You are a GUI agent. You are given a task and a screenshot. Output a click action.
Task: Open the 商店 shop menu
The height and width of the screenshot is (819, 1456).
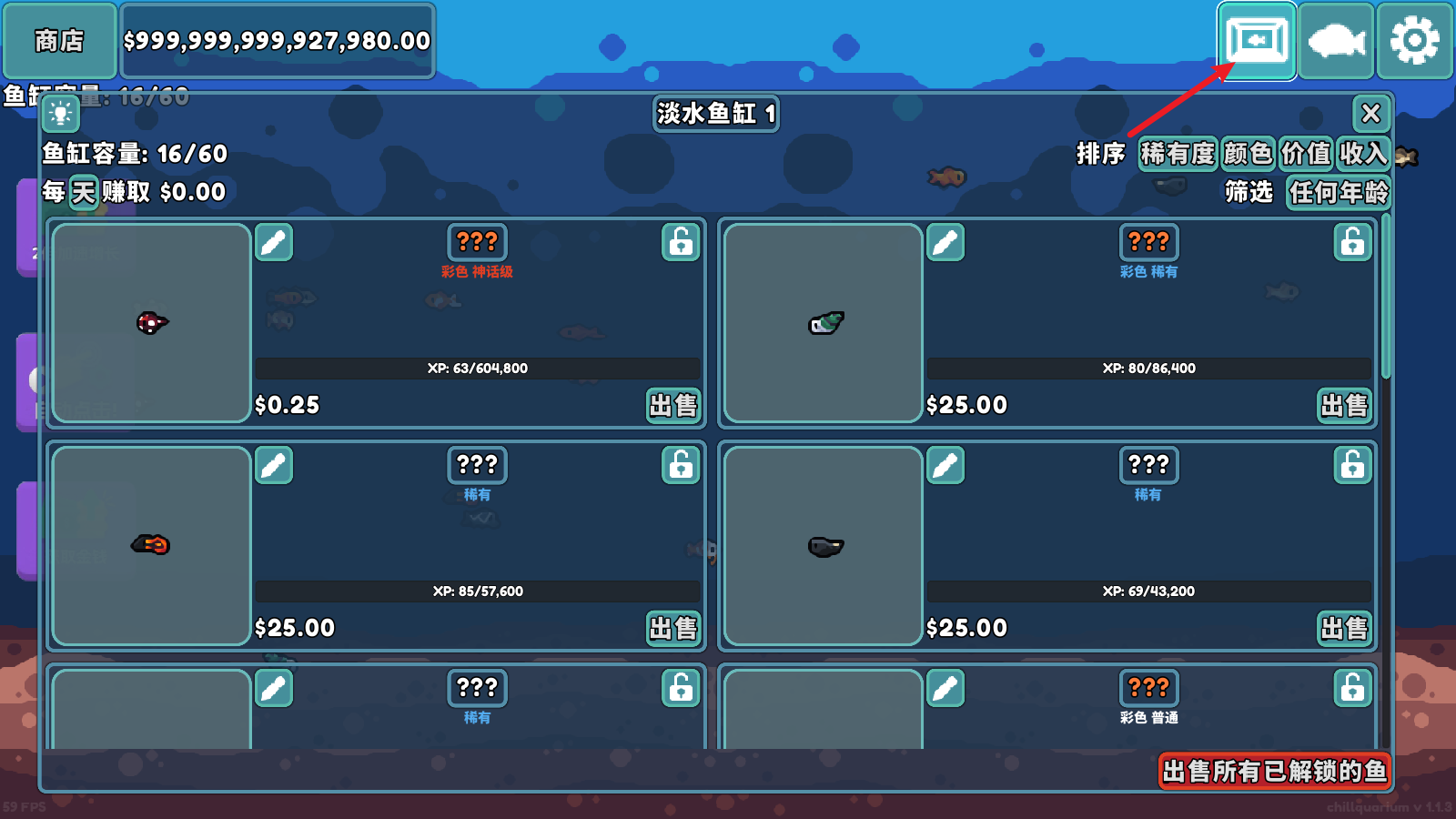point(59,41)
